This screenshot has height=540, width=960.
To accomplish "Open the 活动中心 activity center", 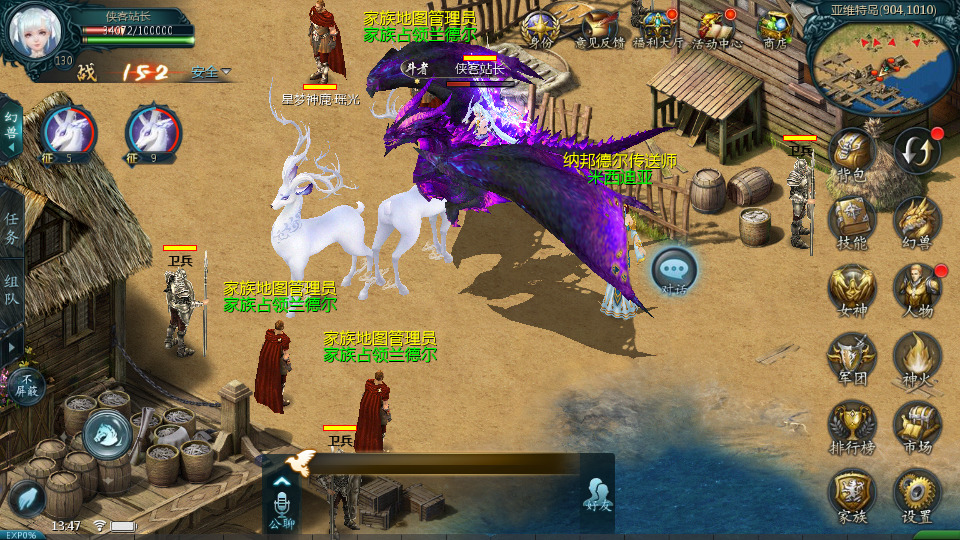I will 717,28.
